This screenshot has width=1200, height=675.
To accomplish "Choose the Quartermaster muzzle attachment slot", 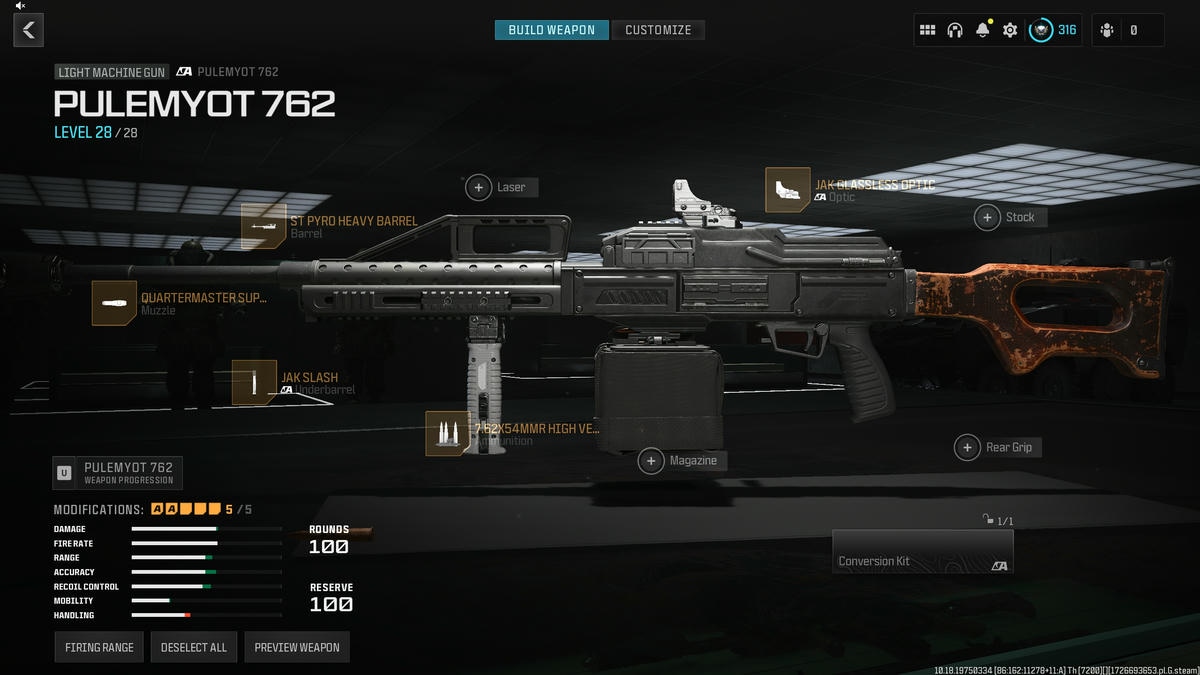I will coord(114,303).
